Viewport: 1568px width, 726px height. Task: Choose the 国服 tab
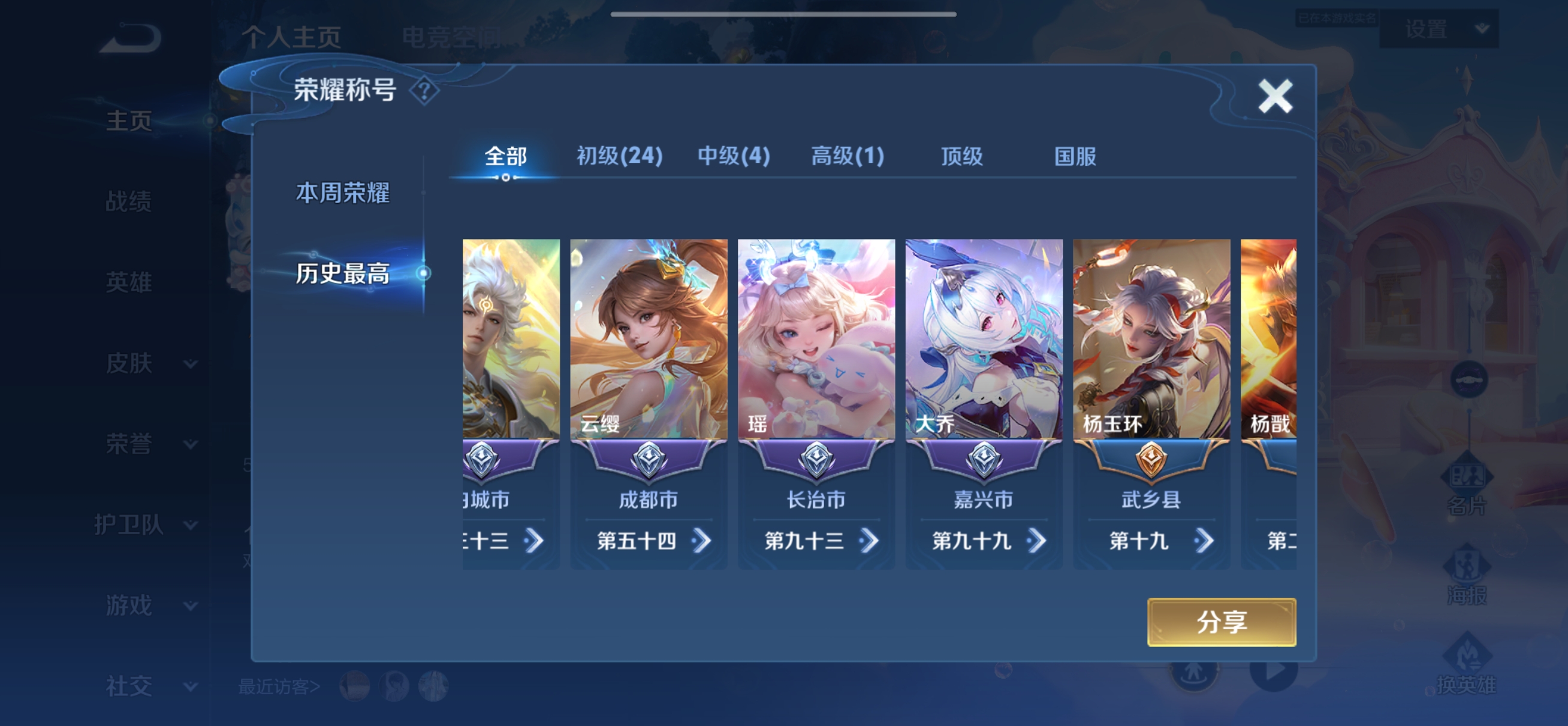1075,156
